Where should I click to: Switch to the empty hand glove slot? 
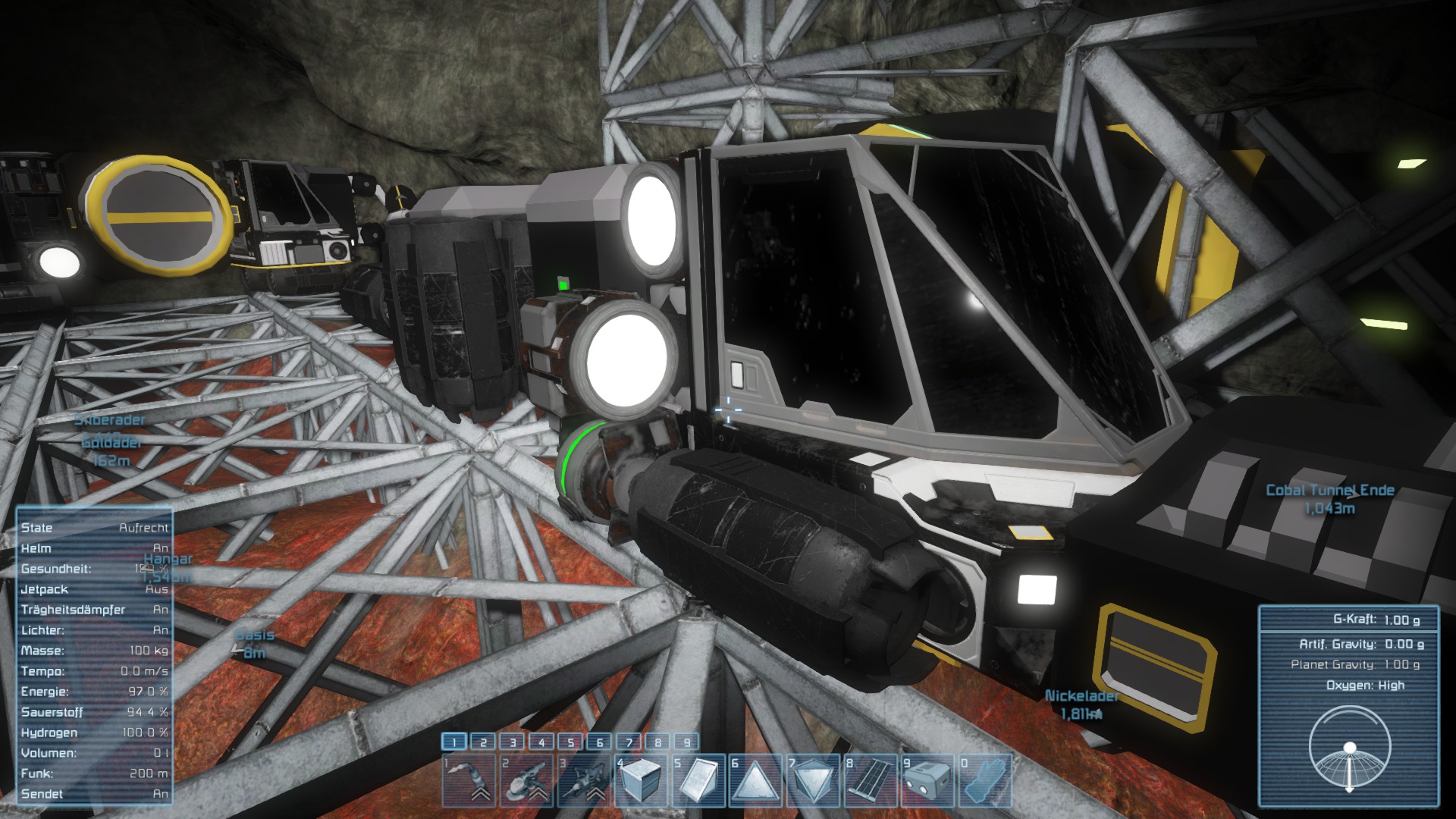[x=985, y=780]
